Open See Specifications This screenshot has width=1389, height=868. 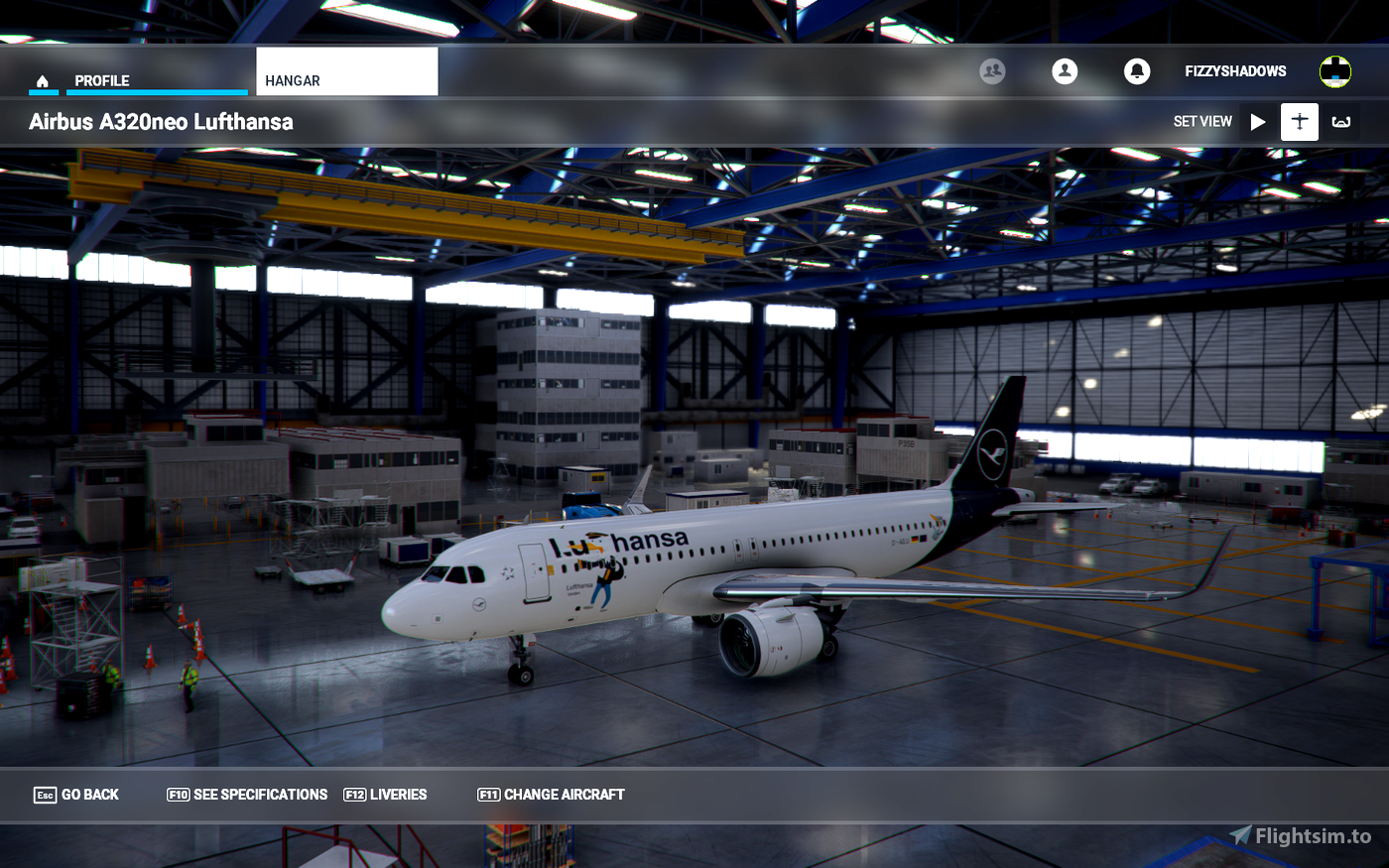click(x=261, y=795)
